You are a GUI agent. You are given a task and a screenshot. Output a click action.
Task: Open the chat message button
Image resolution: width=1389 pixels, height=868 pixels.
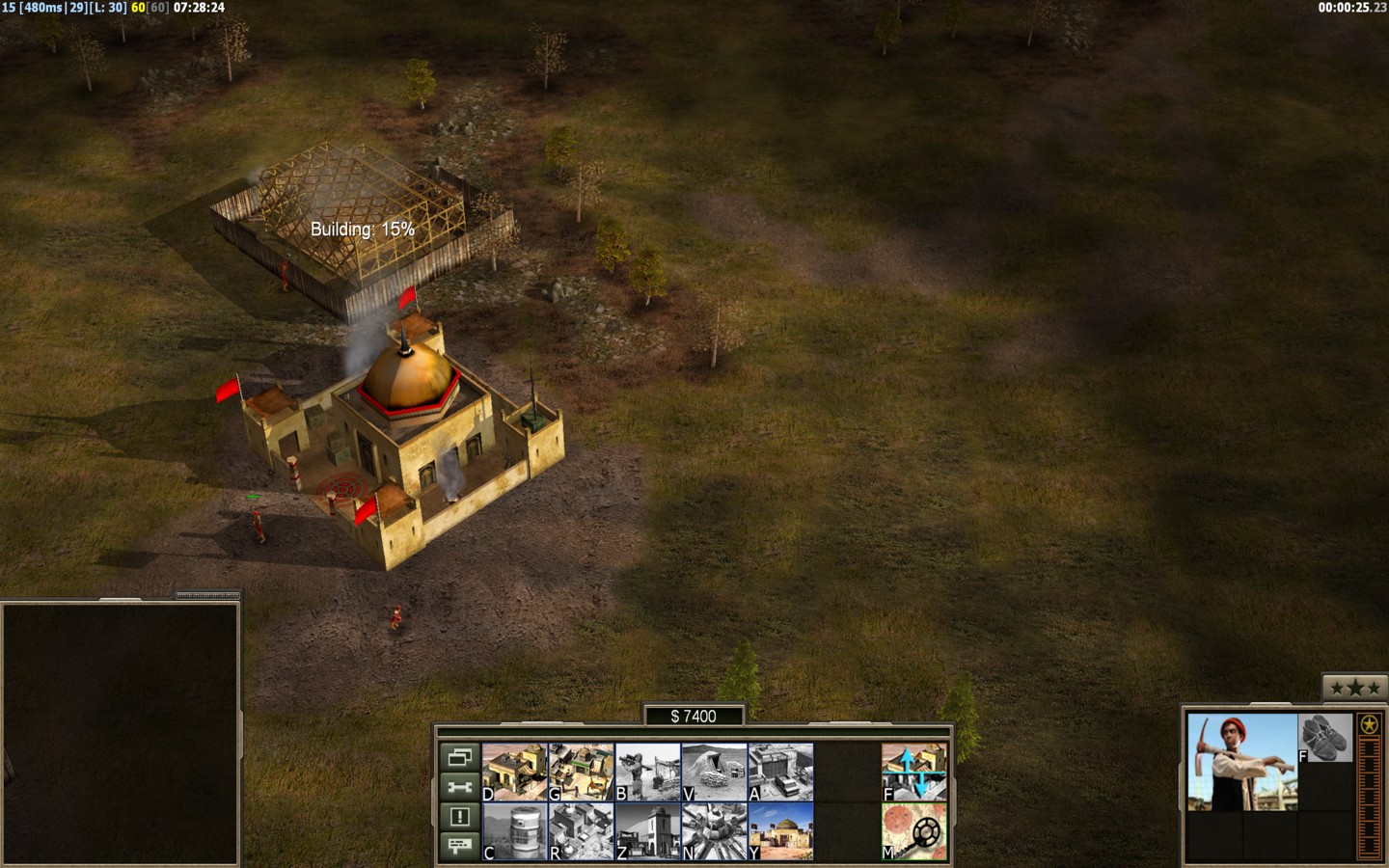[x=459, y=846]
